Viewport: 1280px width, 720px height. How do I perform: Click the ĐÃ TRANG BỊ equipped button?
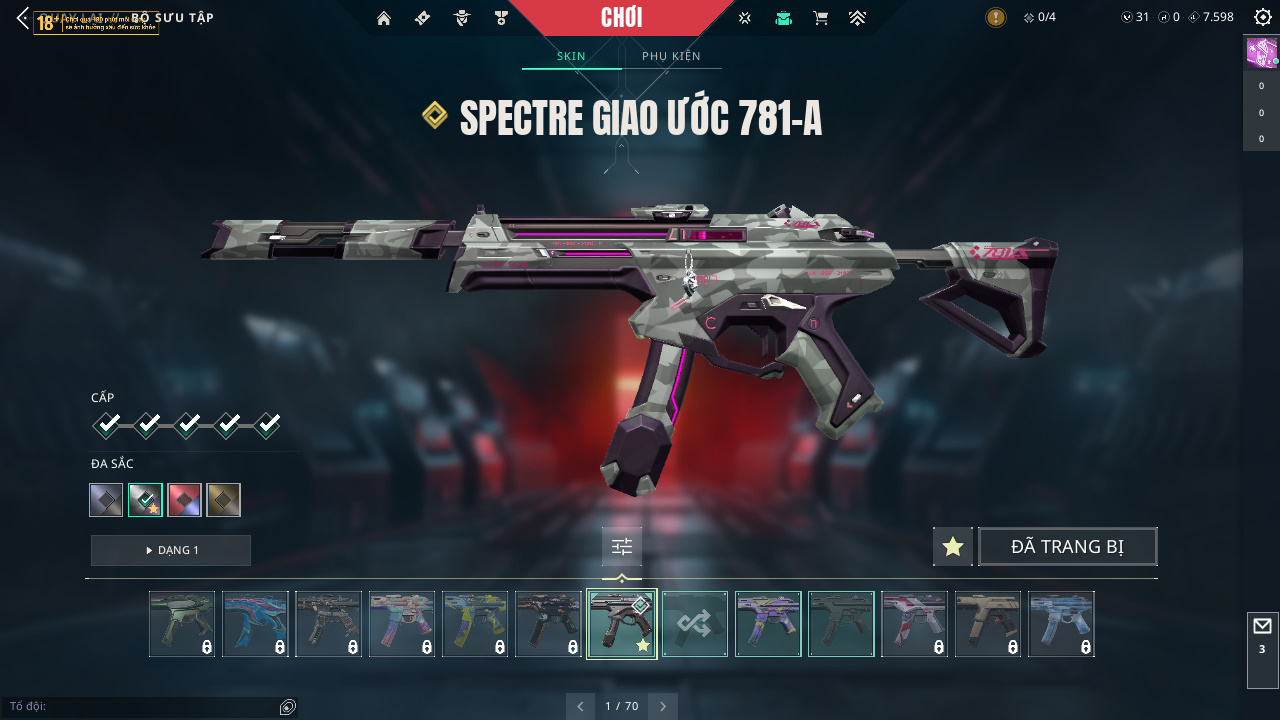[x=1067, y=547]
